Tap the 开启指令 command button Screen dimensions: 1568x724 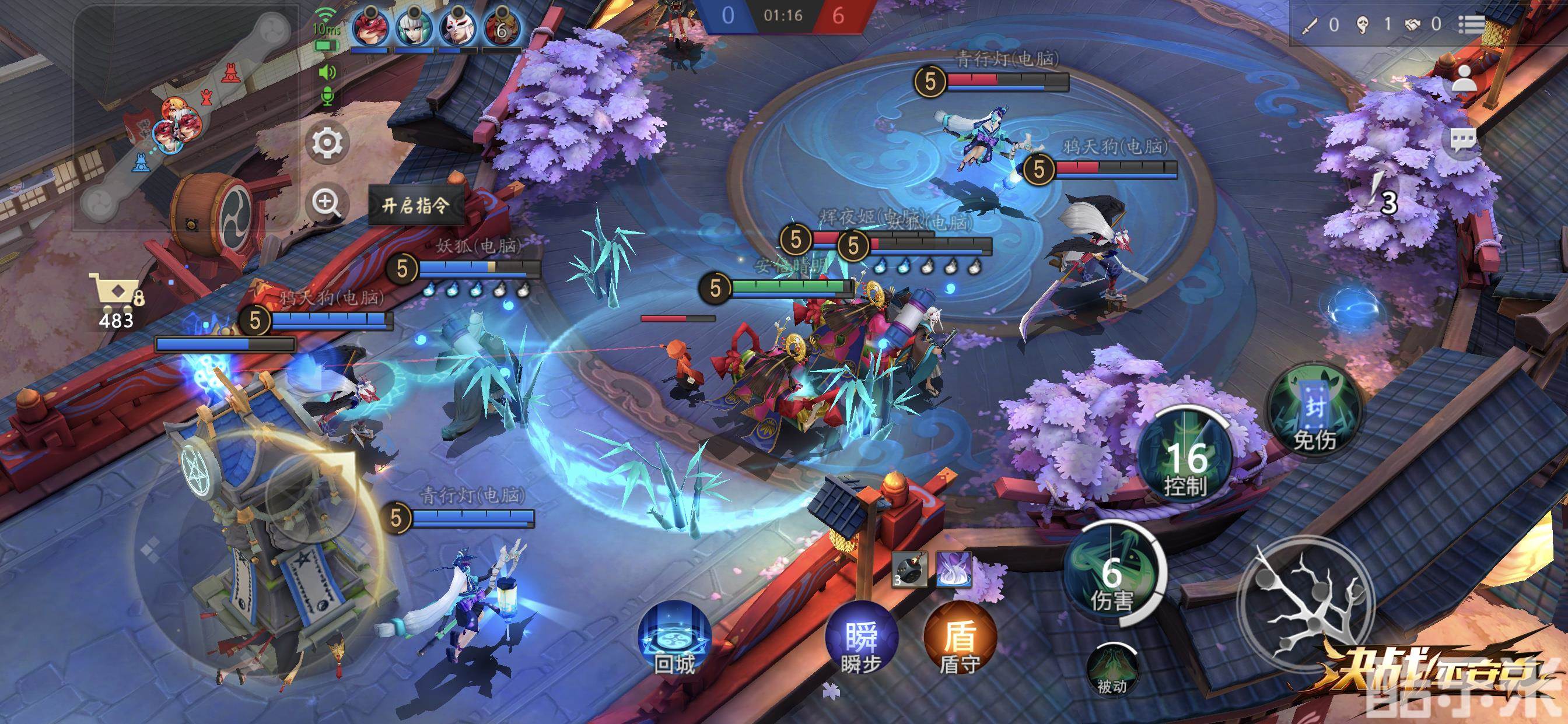point(416,206)
